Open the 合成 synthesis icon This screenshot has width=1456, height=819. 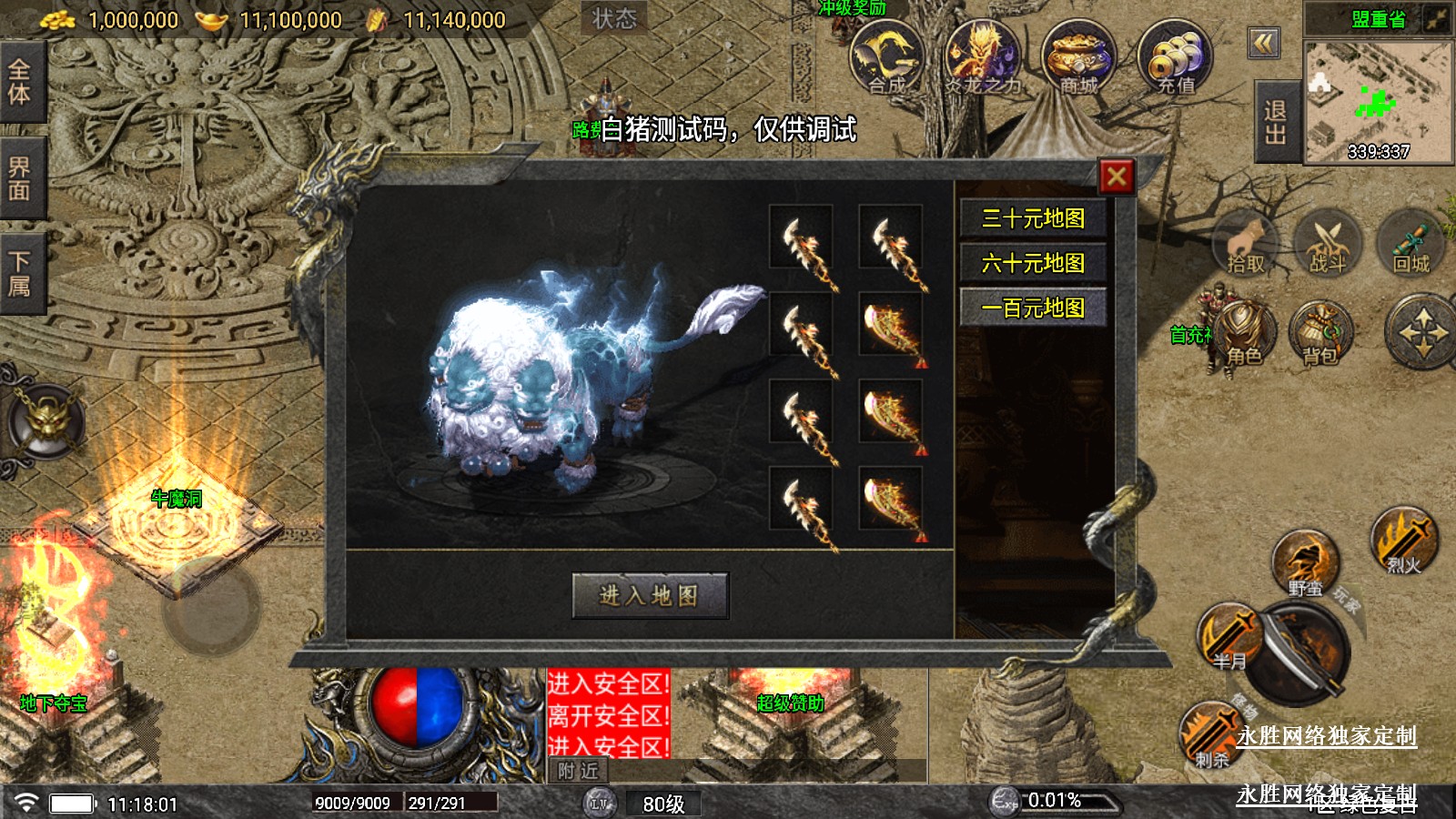click(x=886, y=58)
